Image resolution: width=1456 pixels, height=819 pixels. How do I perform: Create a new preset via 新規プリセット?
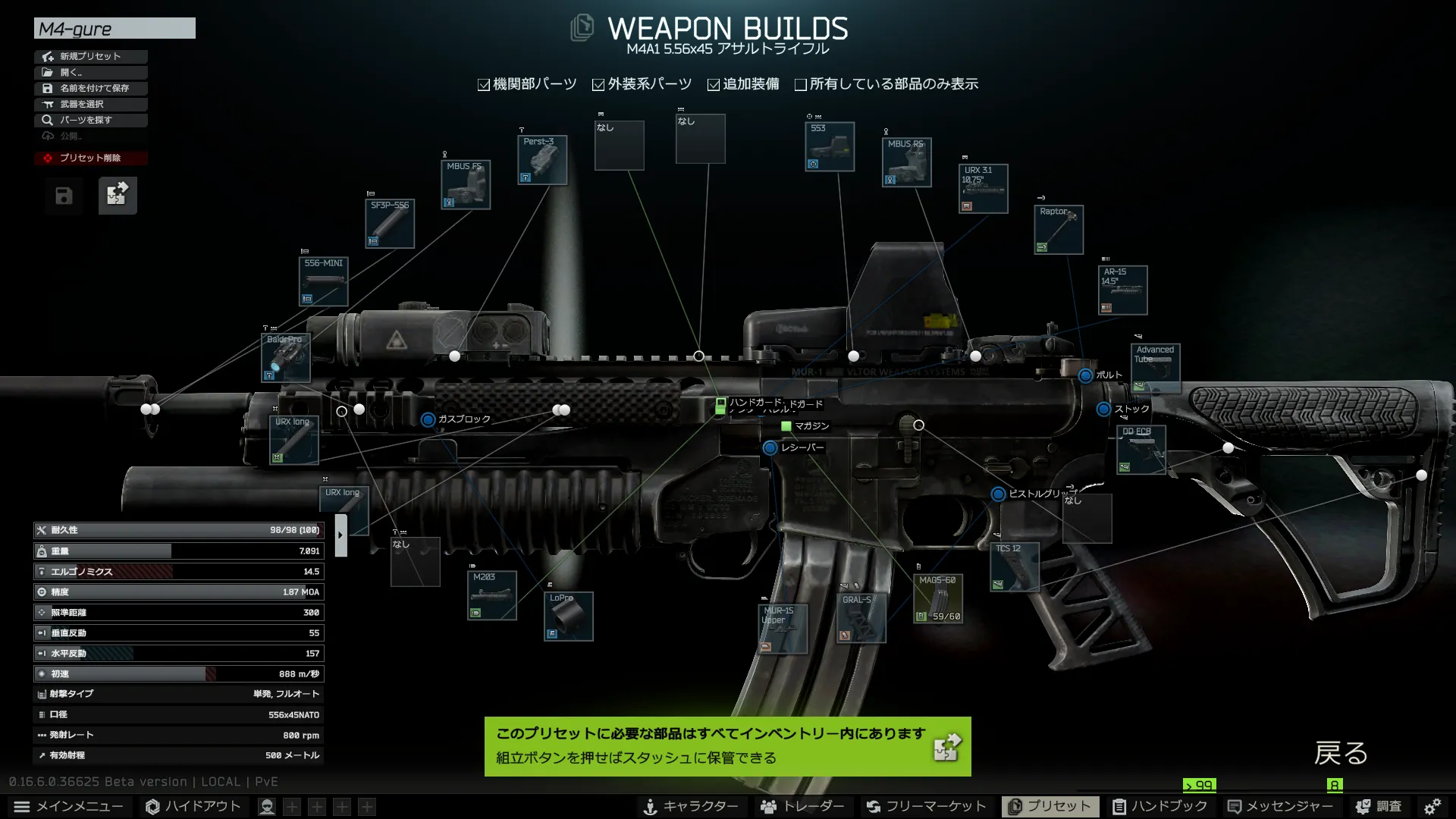pyautogui.click(x=90, y=56)
